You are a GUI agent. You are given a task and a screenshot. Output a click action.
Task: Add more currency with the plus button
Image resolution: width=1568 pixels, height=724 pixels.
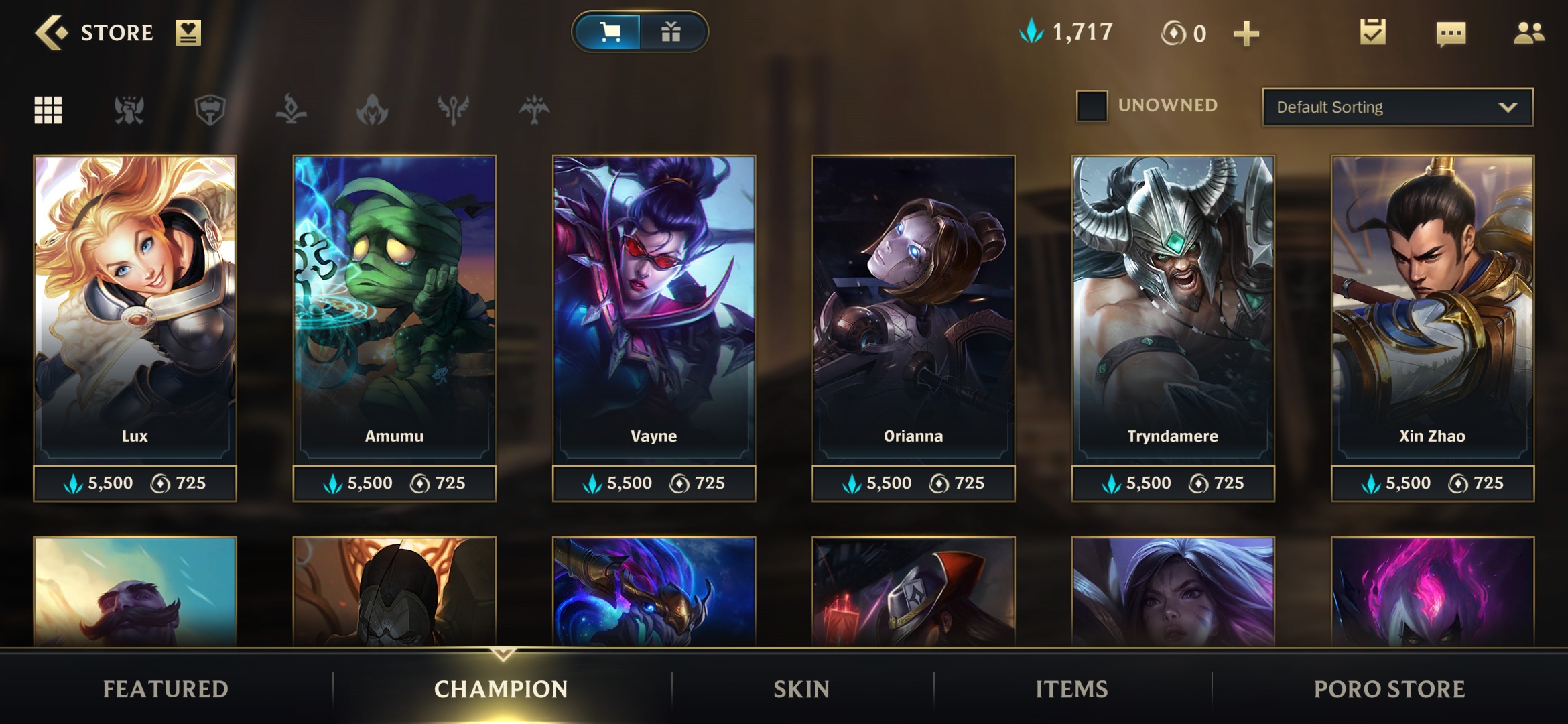coord(1246,34)
